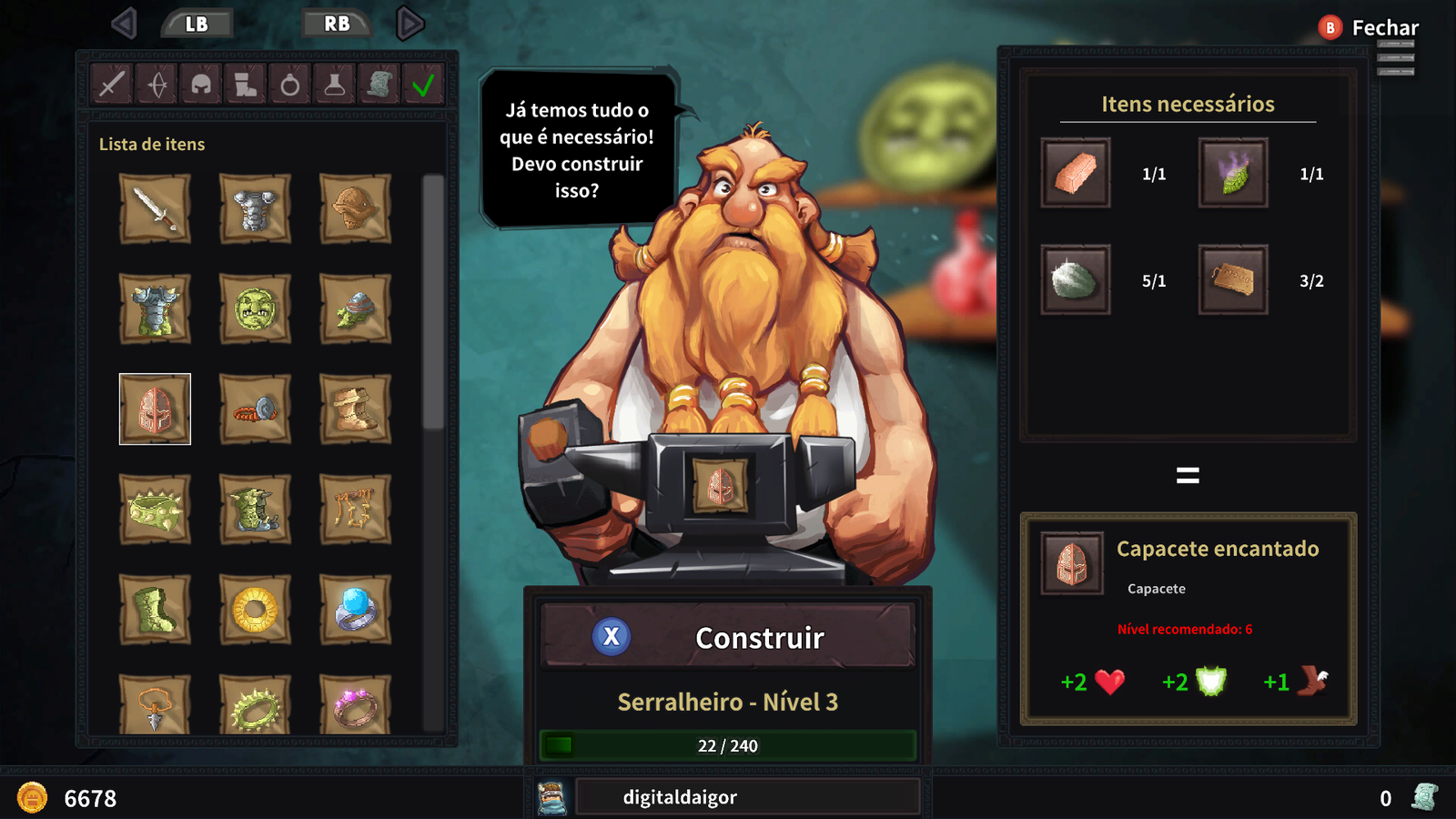
Task: Choose the steel sword recipe
Action: pyautogui.click(x=155, y=209)
